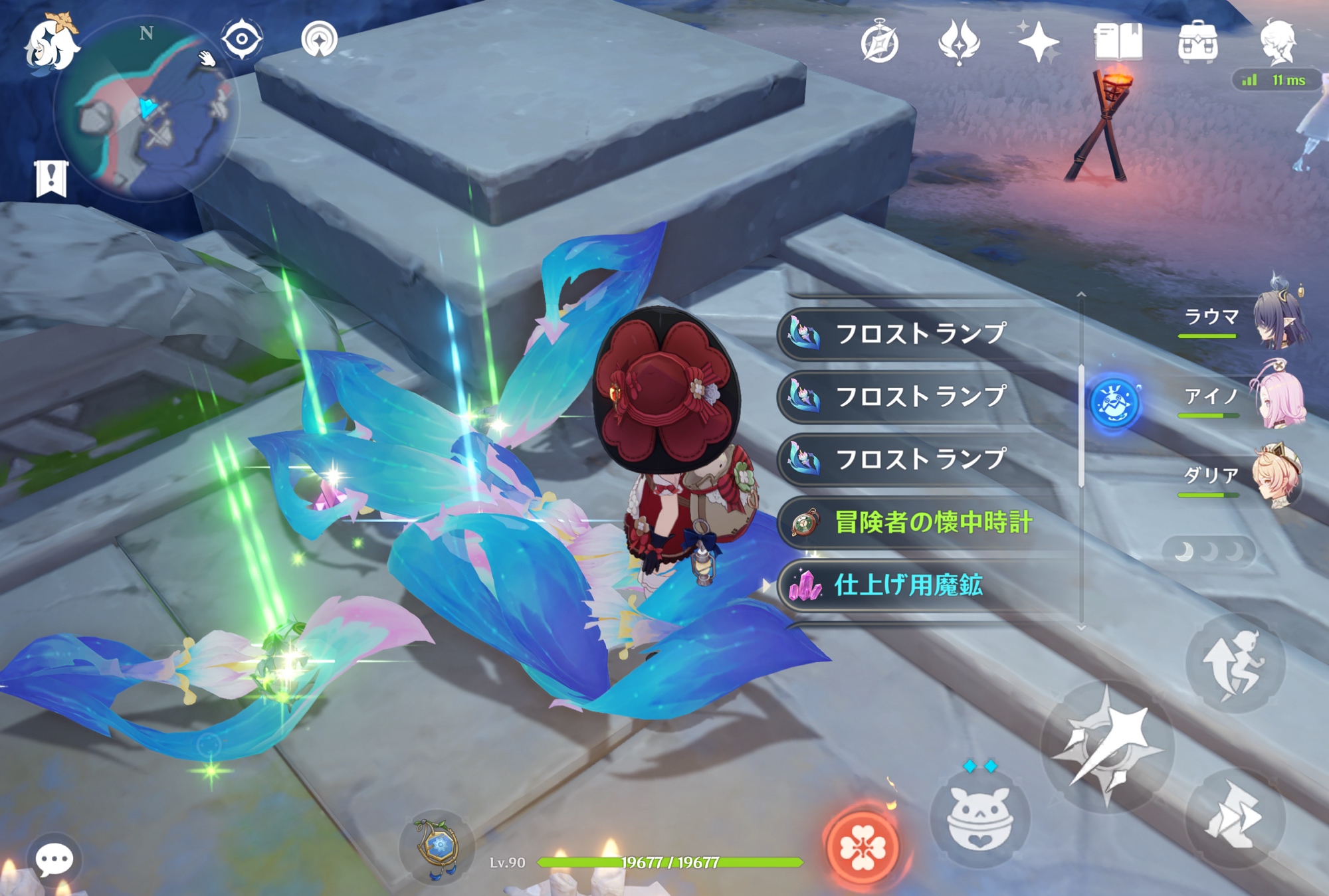Open the quest banner with exclamation mark
Viewport: 1329px width, 896px height.
[51, 178]
